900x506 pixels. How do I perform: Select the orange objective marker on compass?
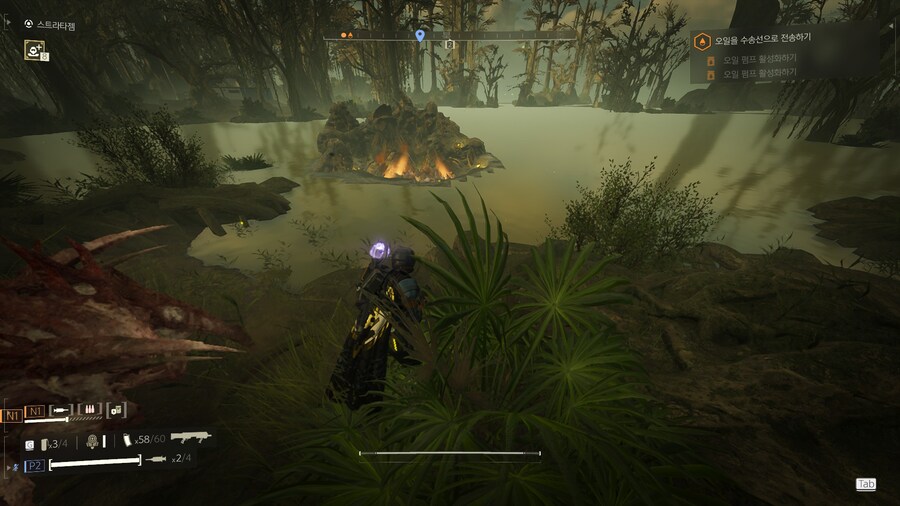[x=344, y=35]
